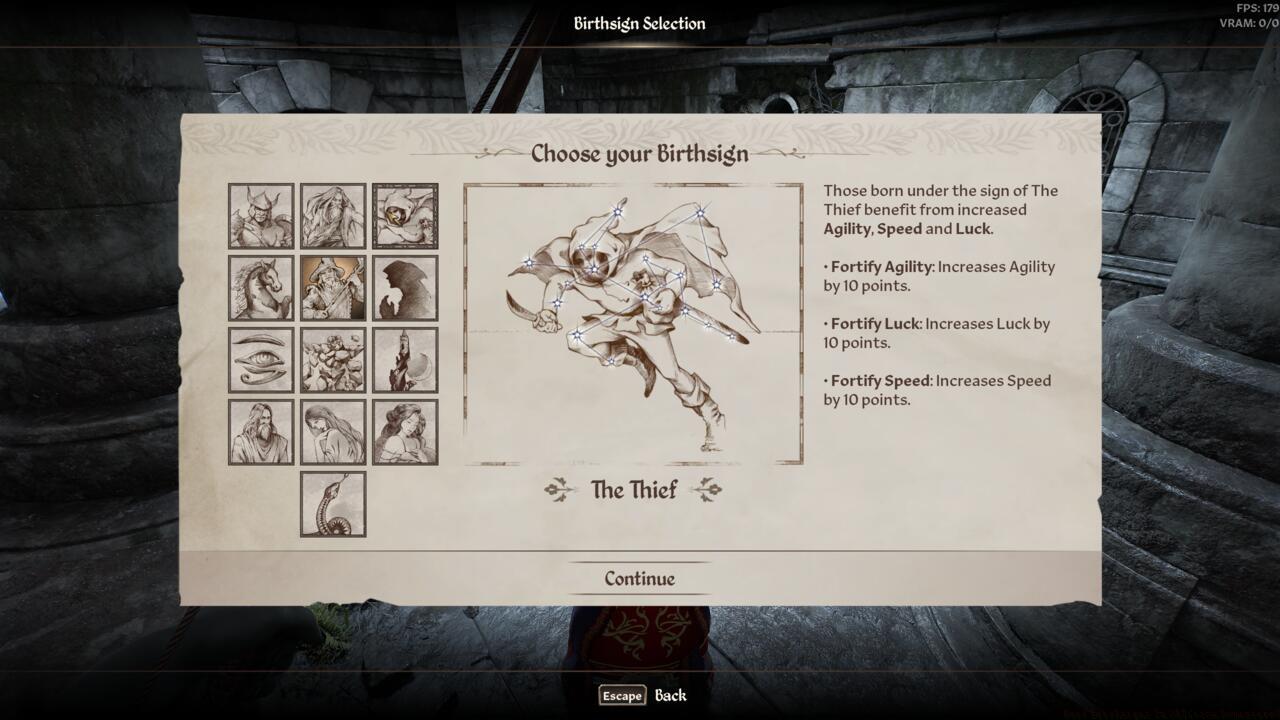
Task: Select the Tower birthsign icon
Action: click(x=404, y=359)
